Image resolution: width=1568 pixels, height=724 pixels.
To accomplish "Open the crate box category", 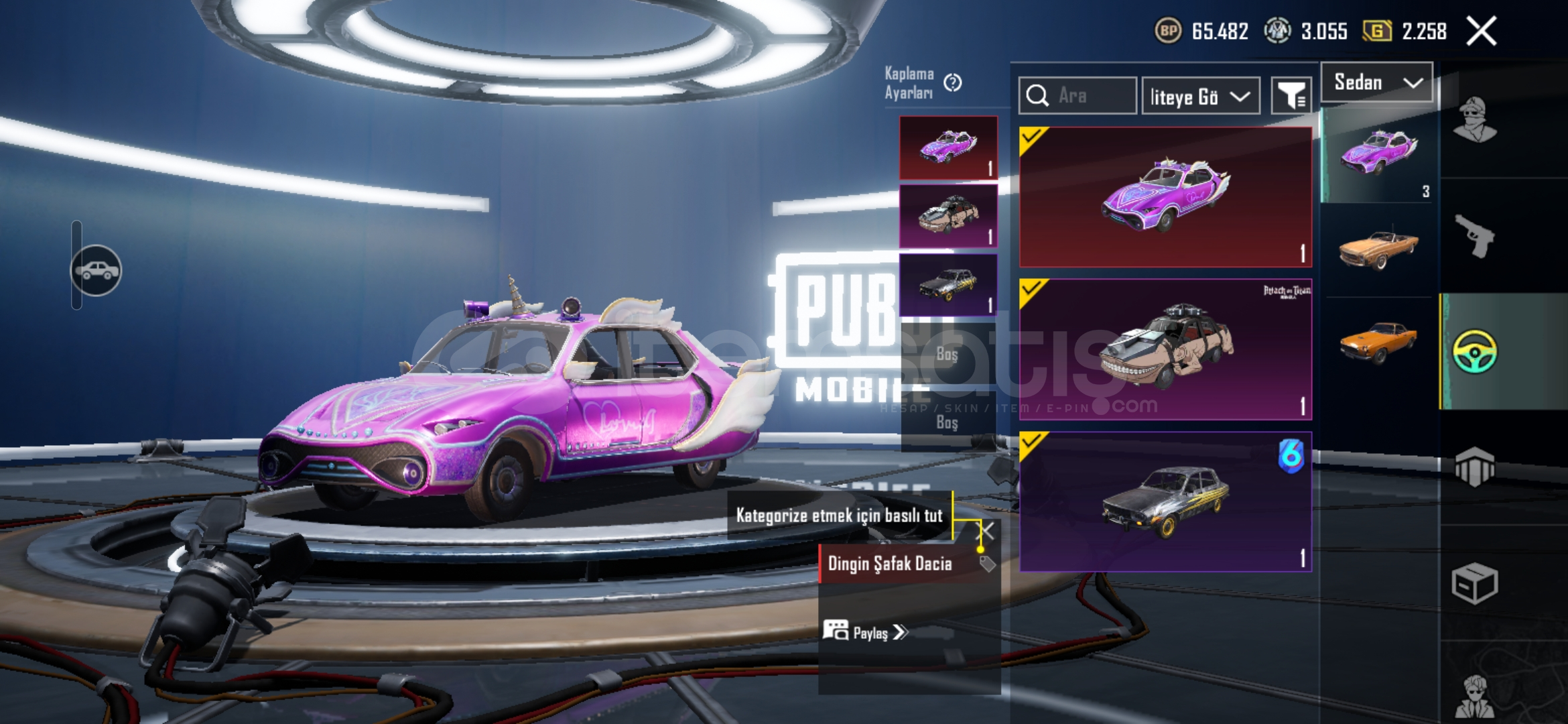I will click(1475, 583).
